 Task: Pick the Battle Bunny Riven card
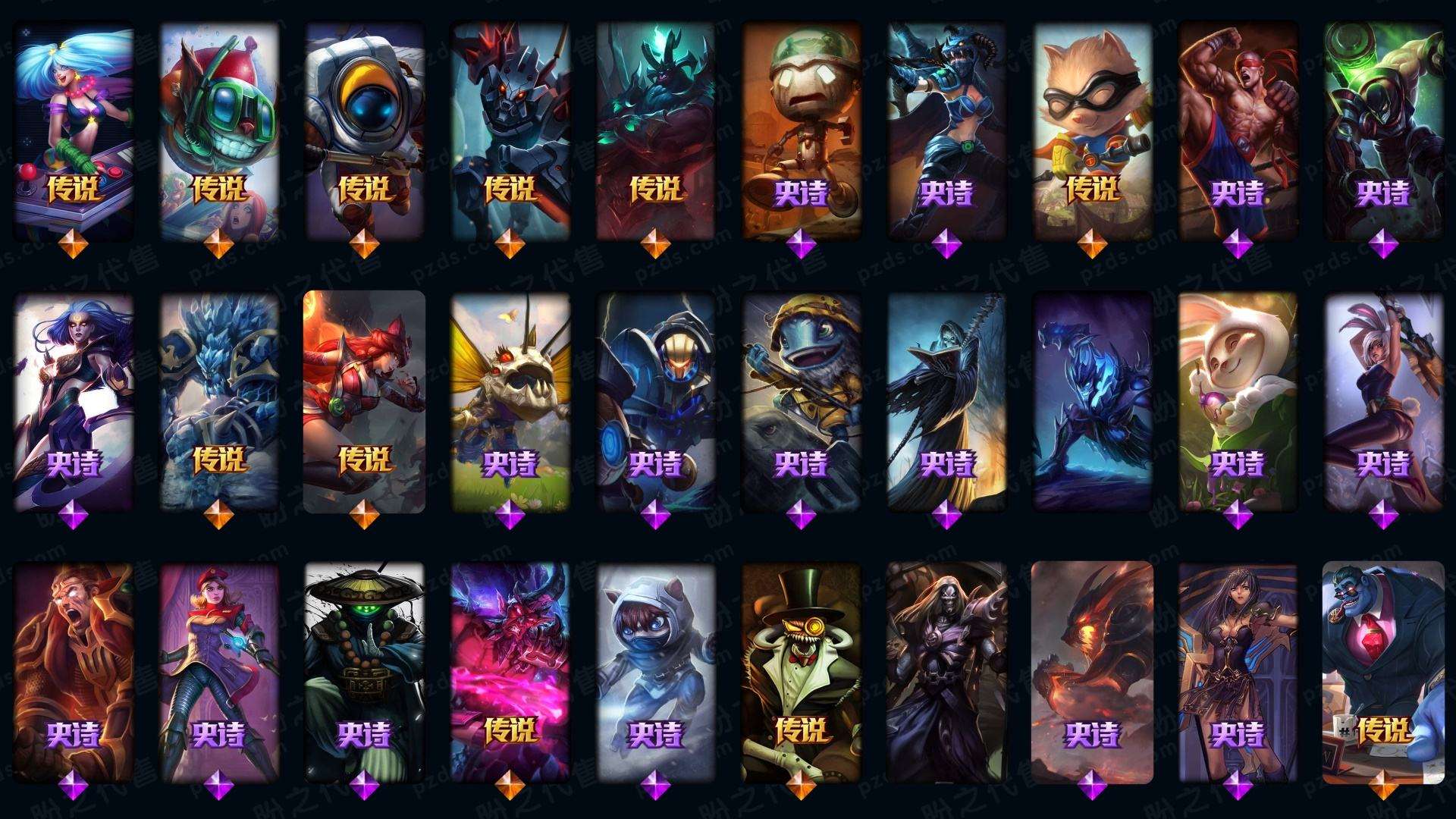click(x=1384, y=400)
